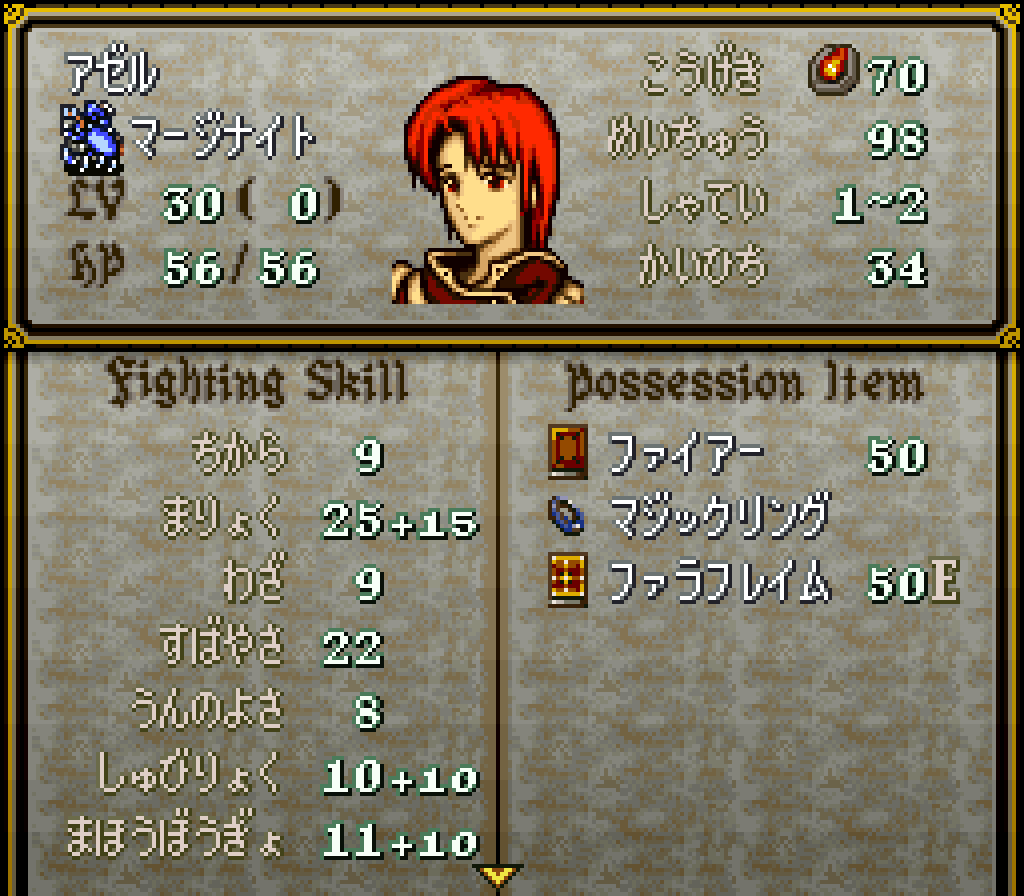Select the マジックリング ring item
The width and height of the screenshot is (1024, 896).
pos(718,517)
